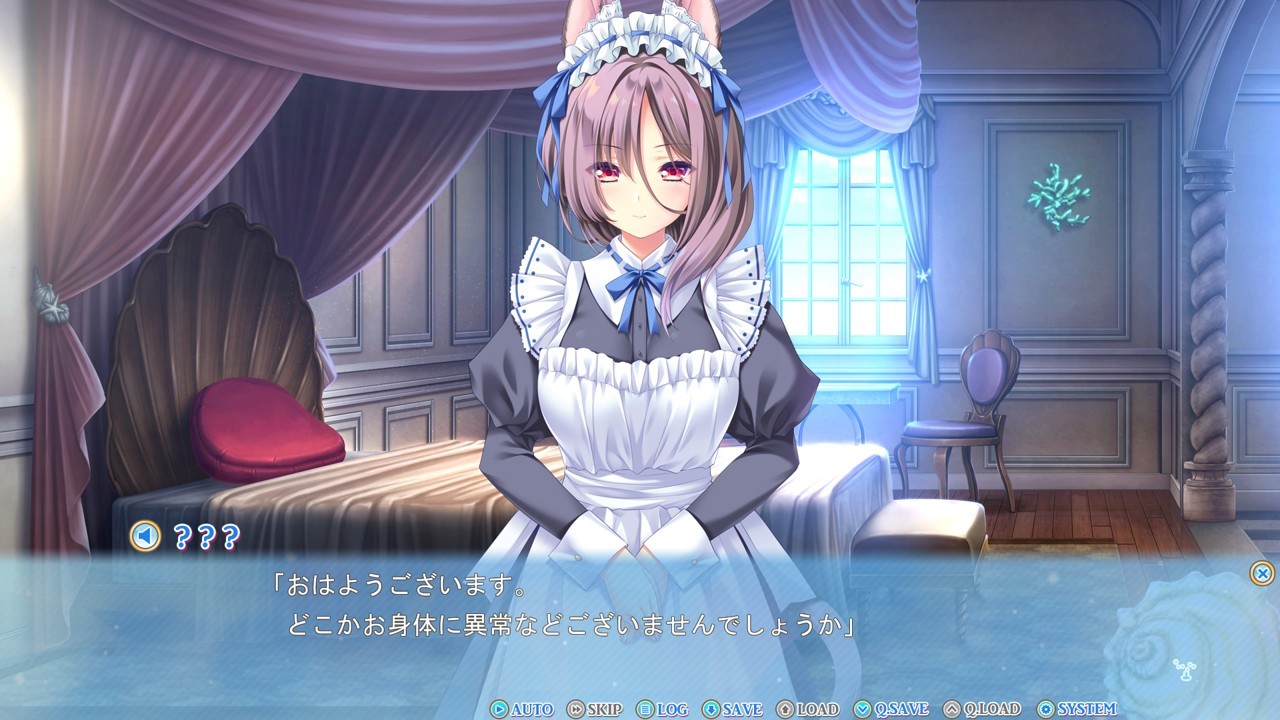Open the dialogue LOG
The image size is (1280, 720).
point(662,709)
